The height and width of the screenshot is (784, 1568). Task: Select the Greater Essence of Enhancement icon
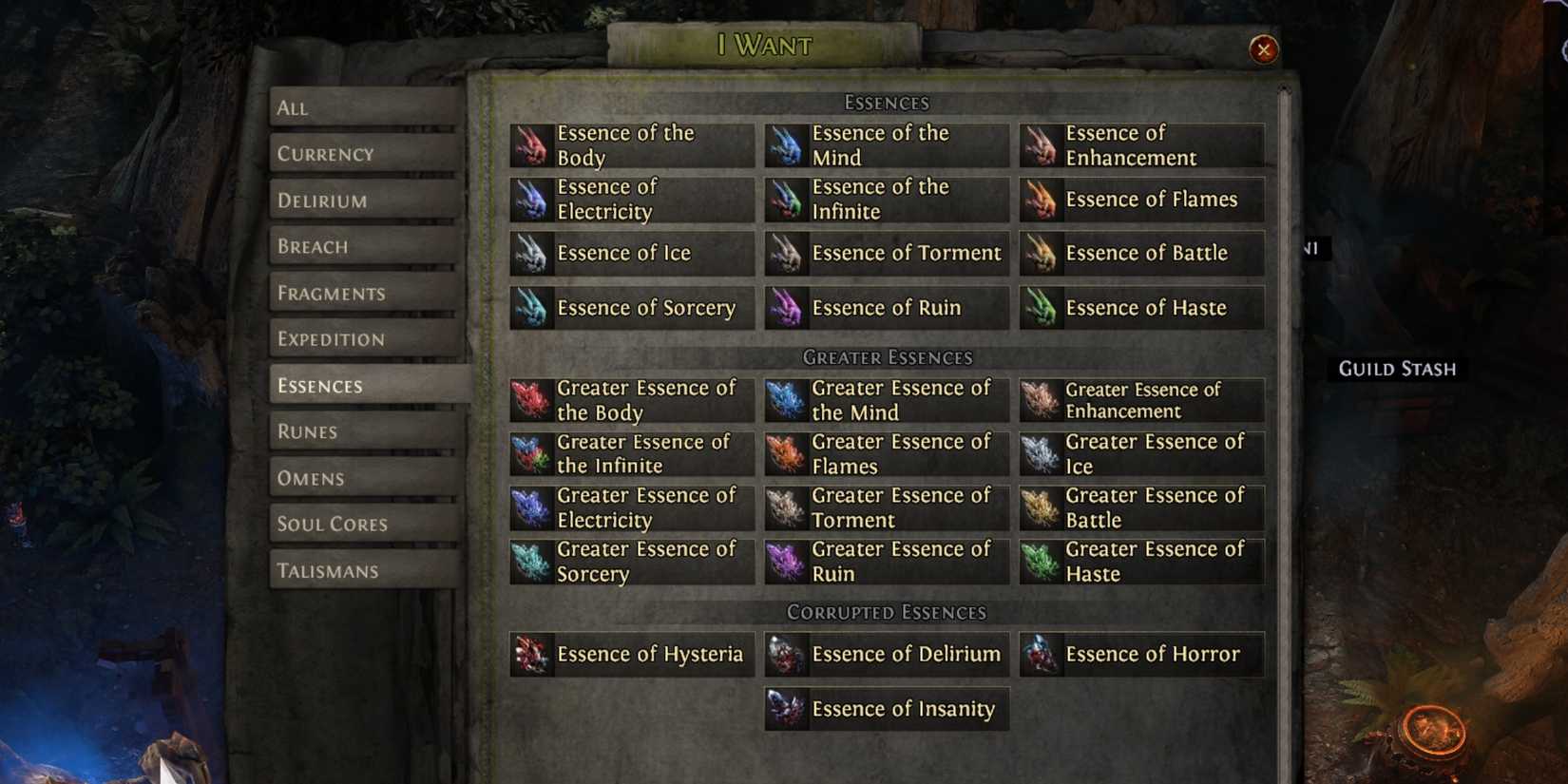[x=1042, y=399]
